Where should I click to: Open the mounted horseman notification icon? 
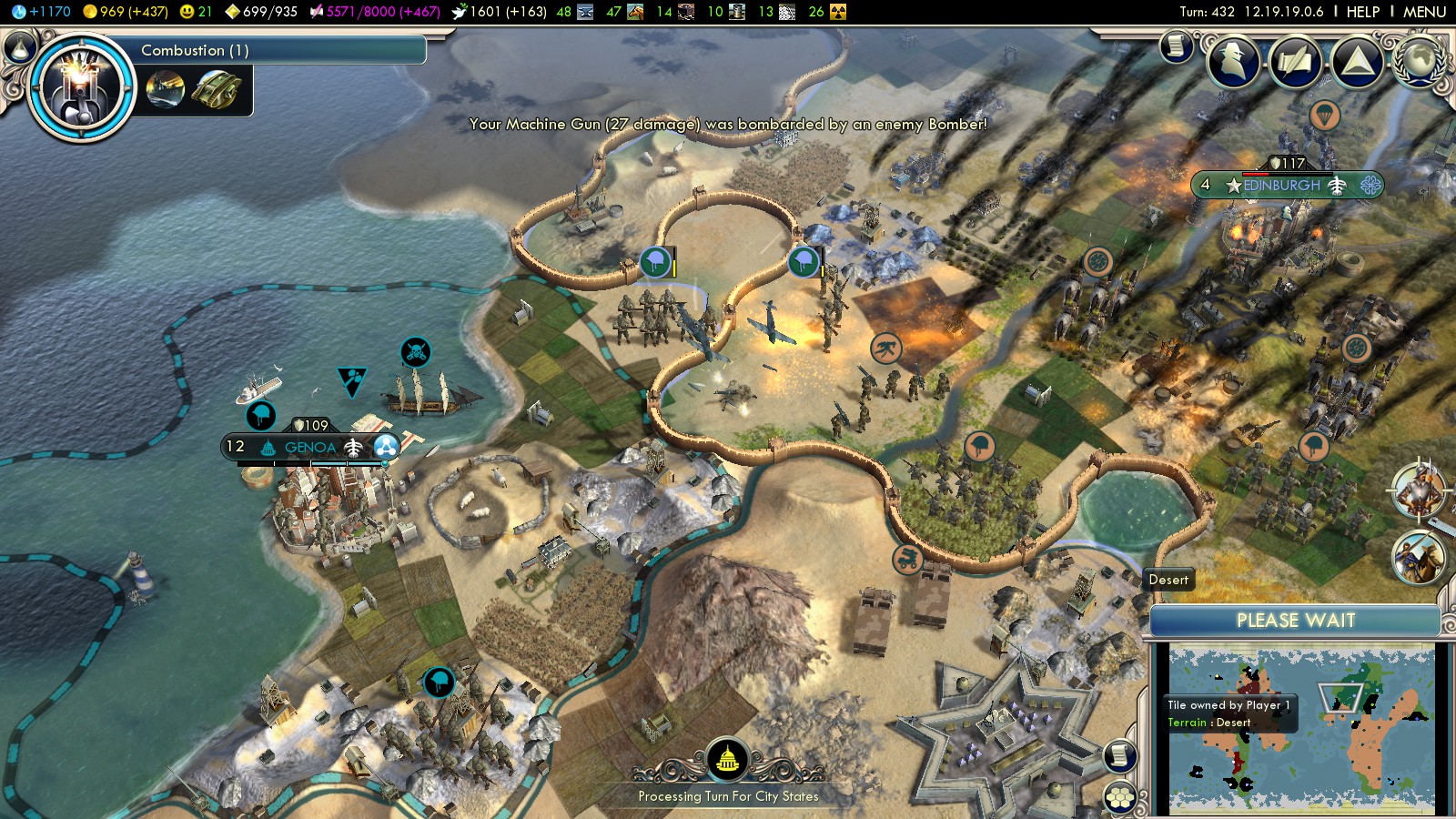[x=1418, y=557]
